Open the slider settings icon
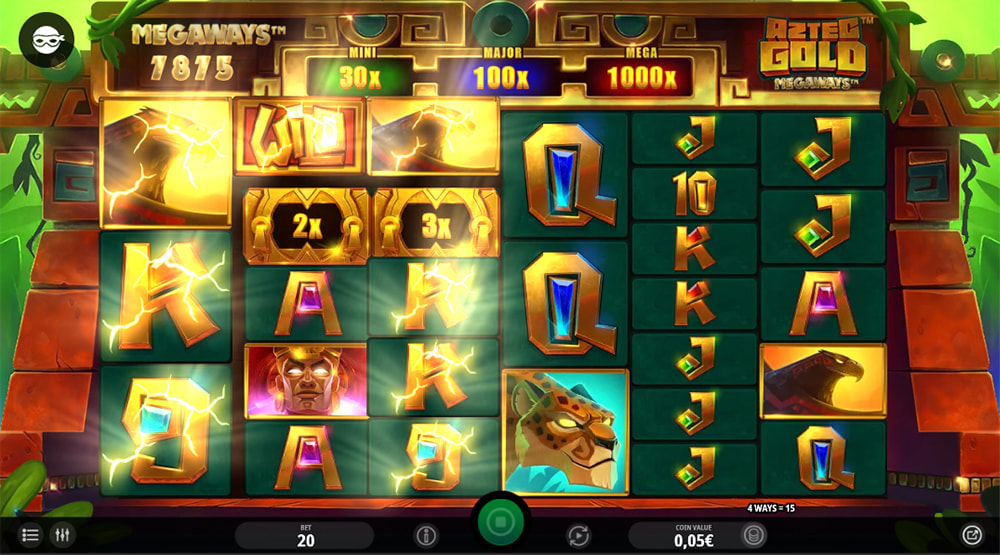1000x555 pixels. click(x=63, y=535)
